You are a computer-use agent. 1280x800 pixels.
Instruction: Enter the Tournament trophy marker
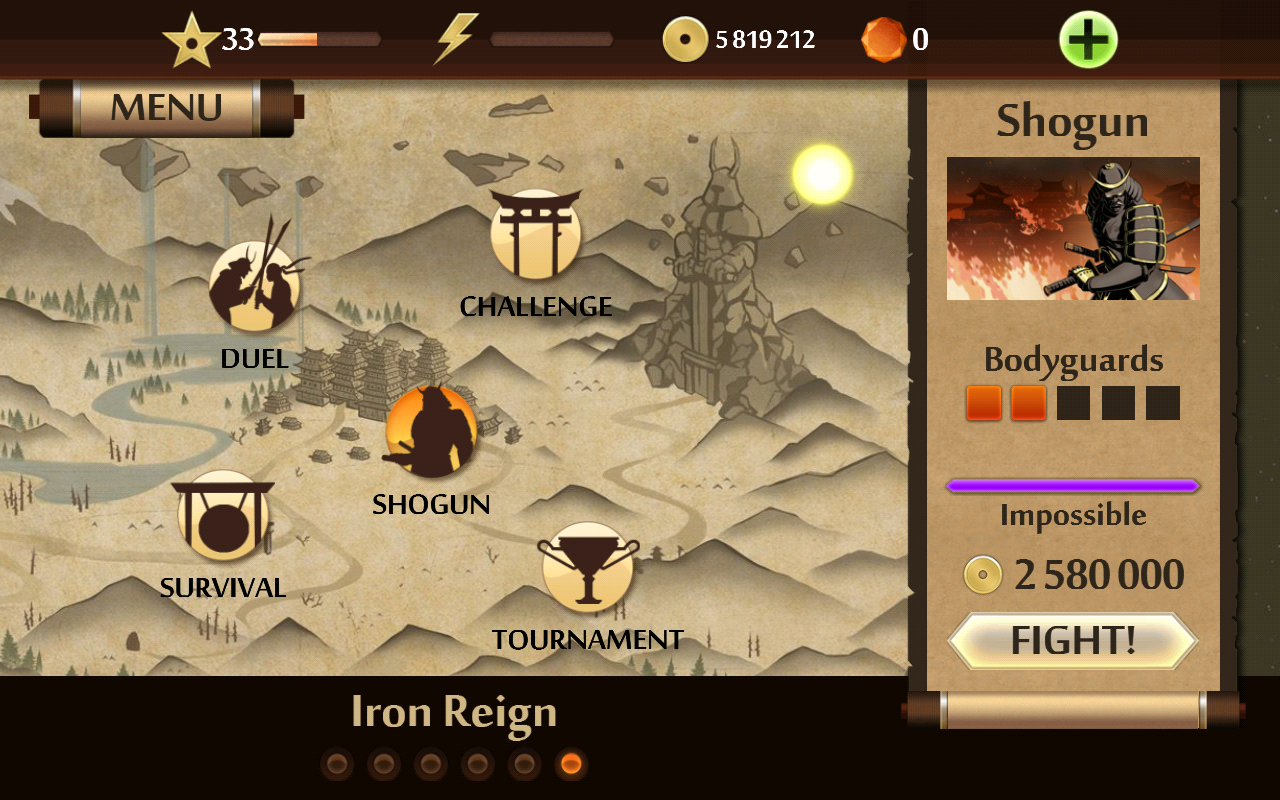tap(588, 568)
